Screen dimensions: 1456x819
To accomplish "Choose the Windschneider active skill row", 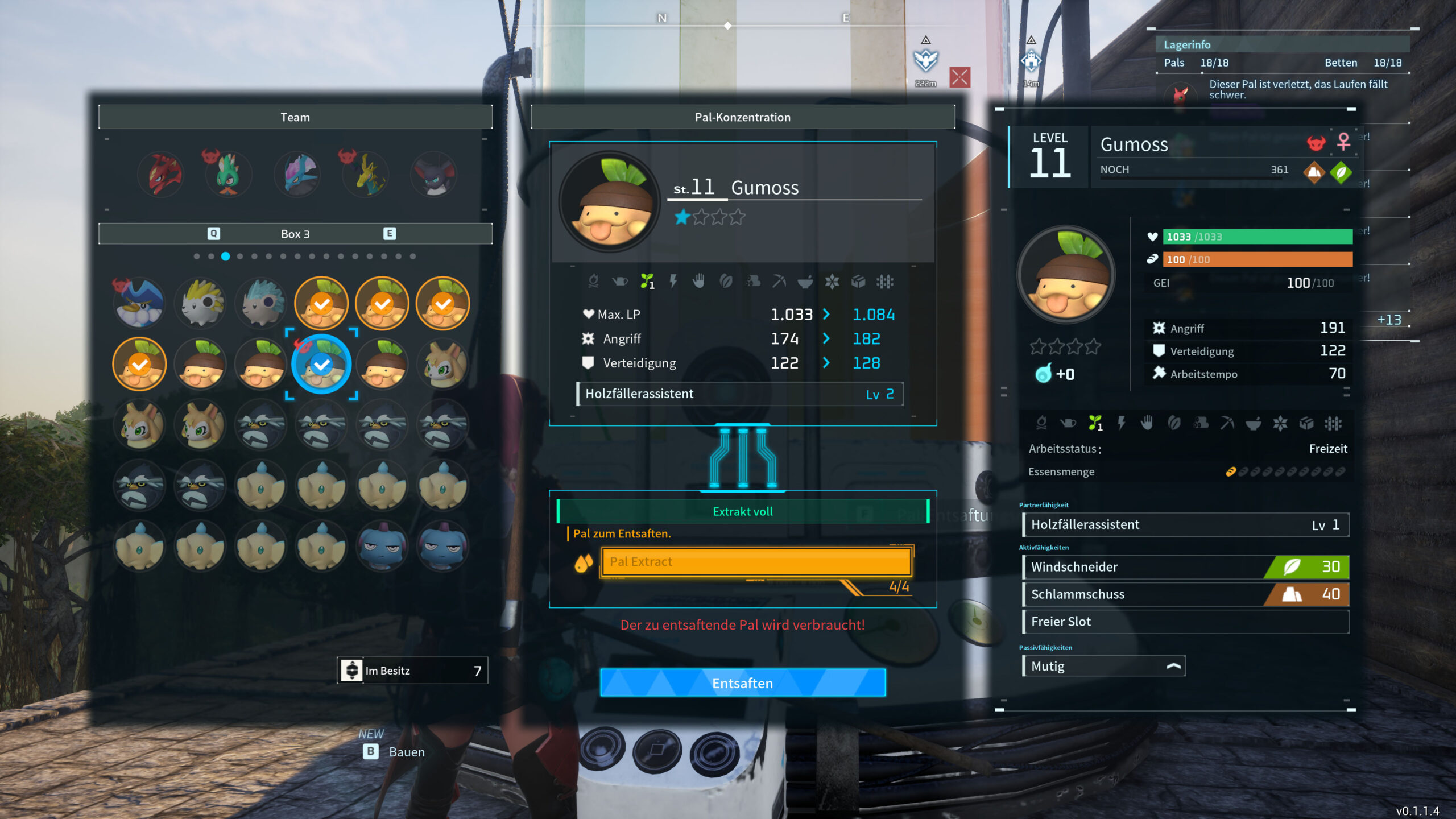I will tap(1185, 566).
